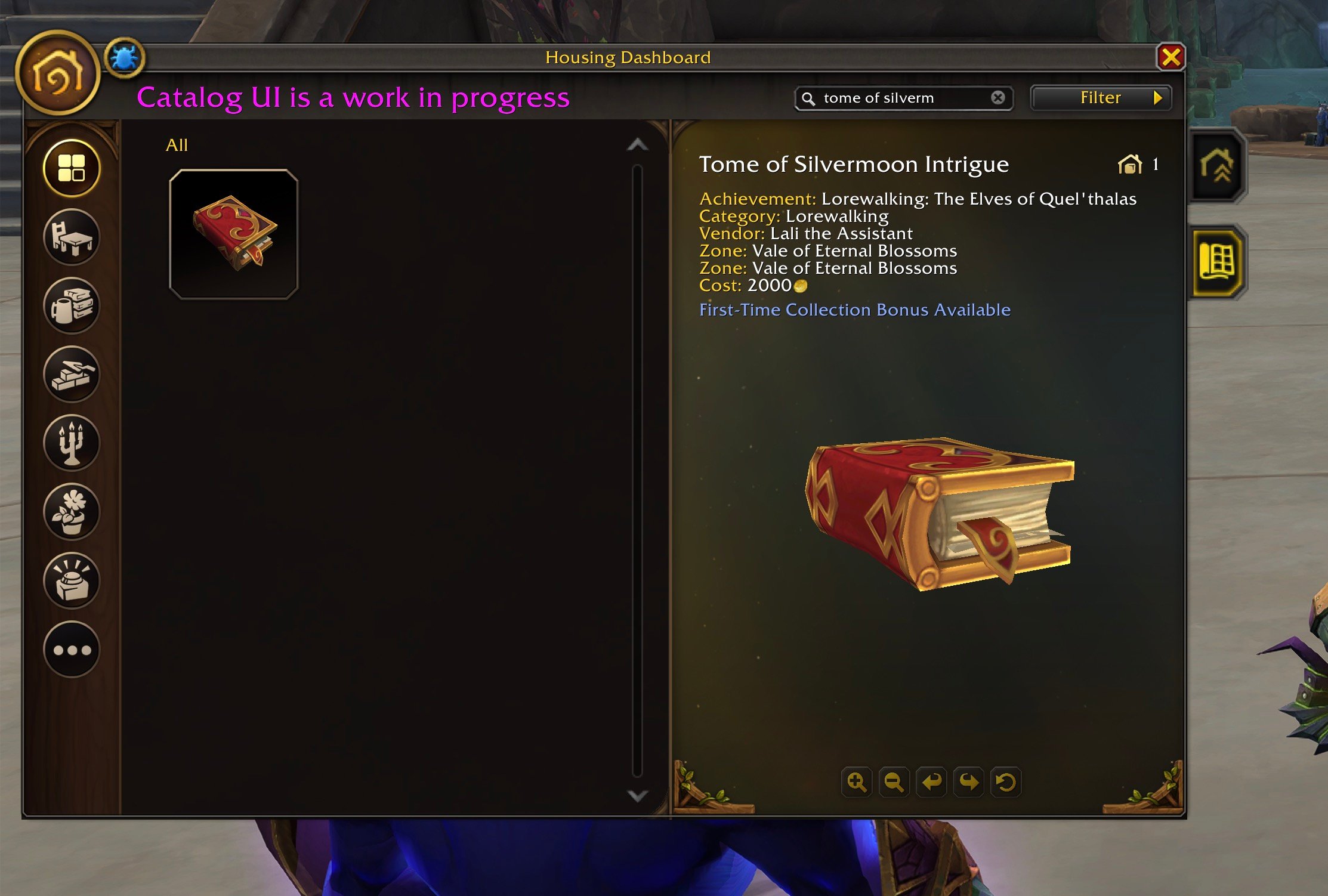Choose the All categories grid icon
Image resolution: width=1328 pixels, height=896 pixels.
click(x=72, y=168)
